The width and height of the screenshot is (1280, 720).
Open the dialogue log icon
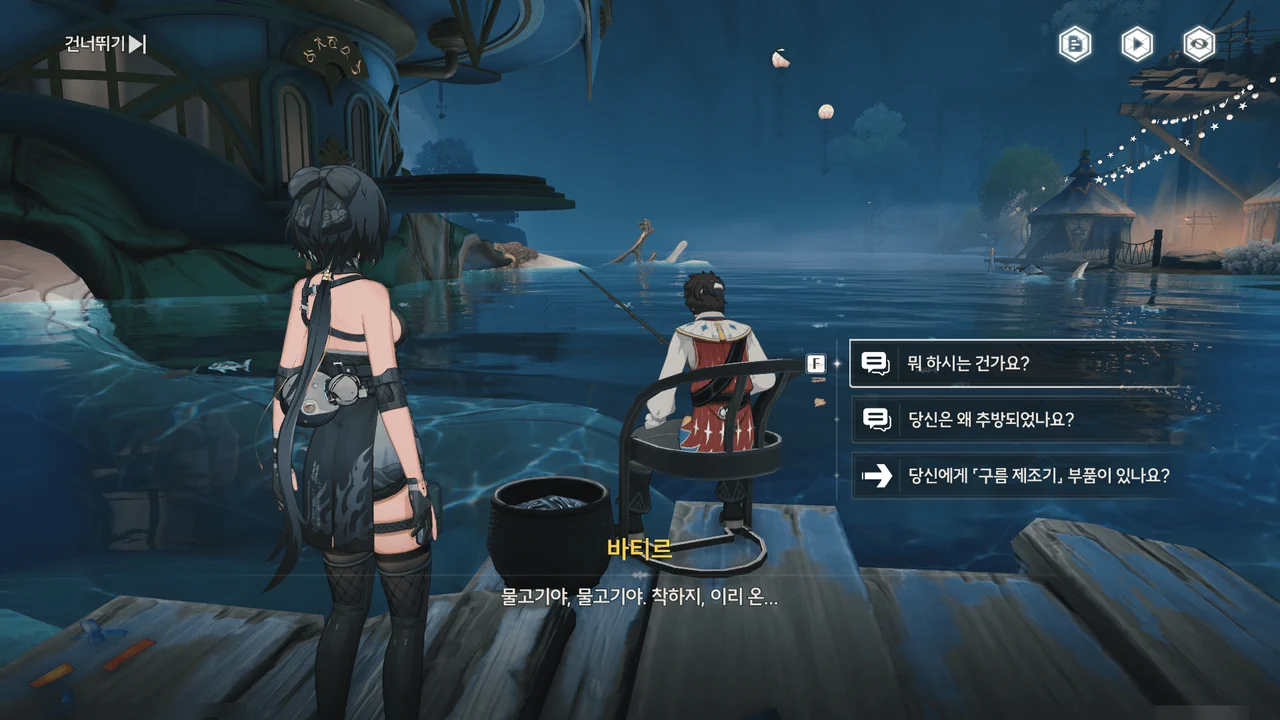(1075, 44)
